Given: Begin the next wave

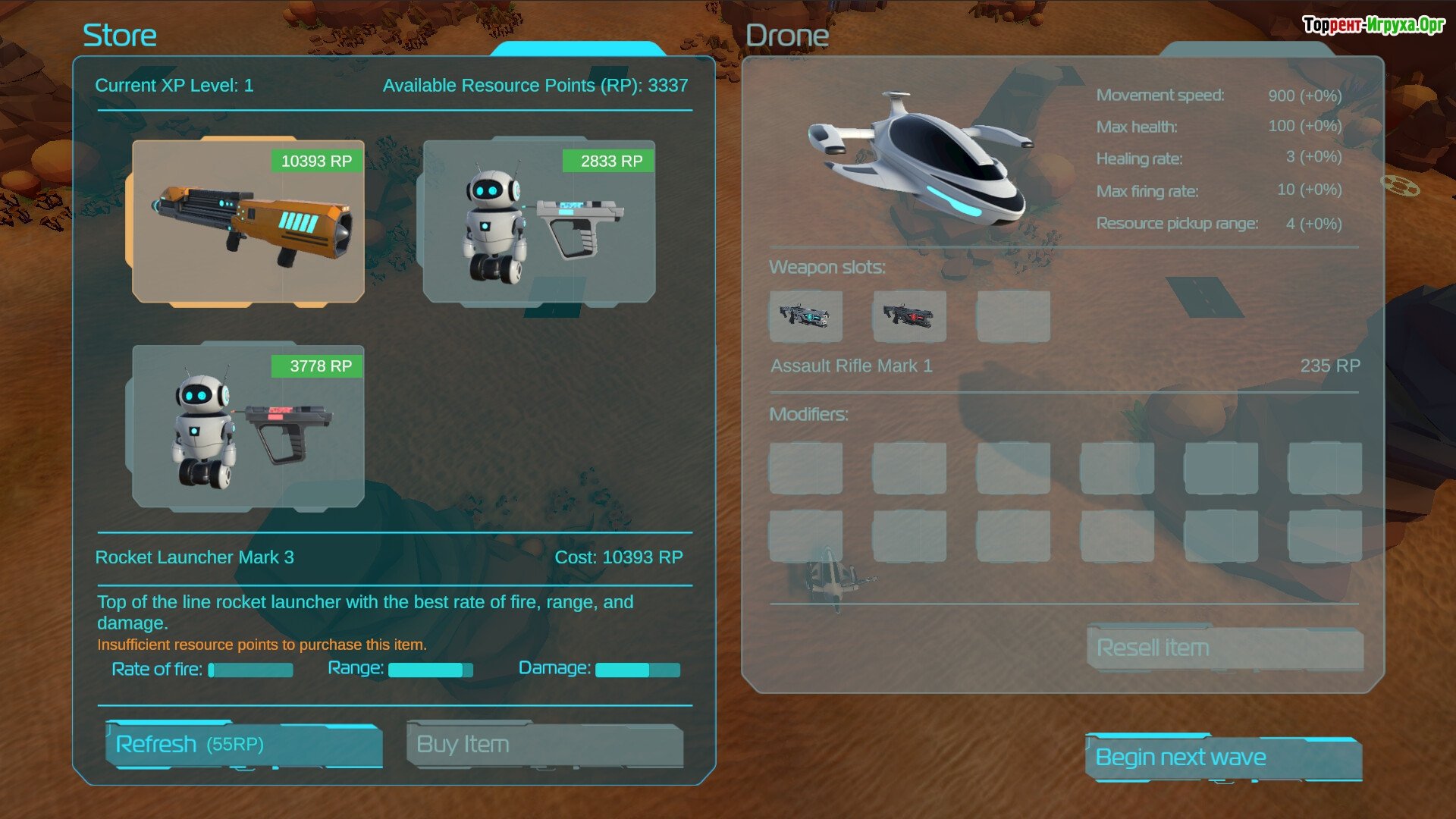Looking at the screenshot, I should pyautogui.click(x=1223, y=758).
